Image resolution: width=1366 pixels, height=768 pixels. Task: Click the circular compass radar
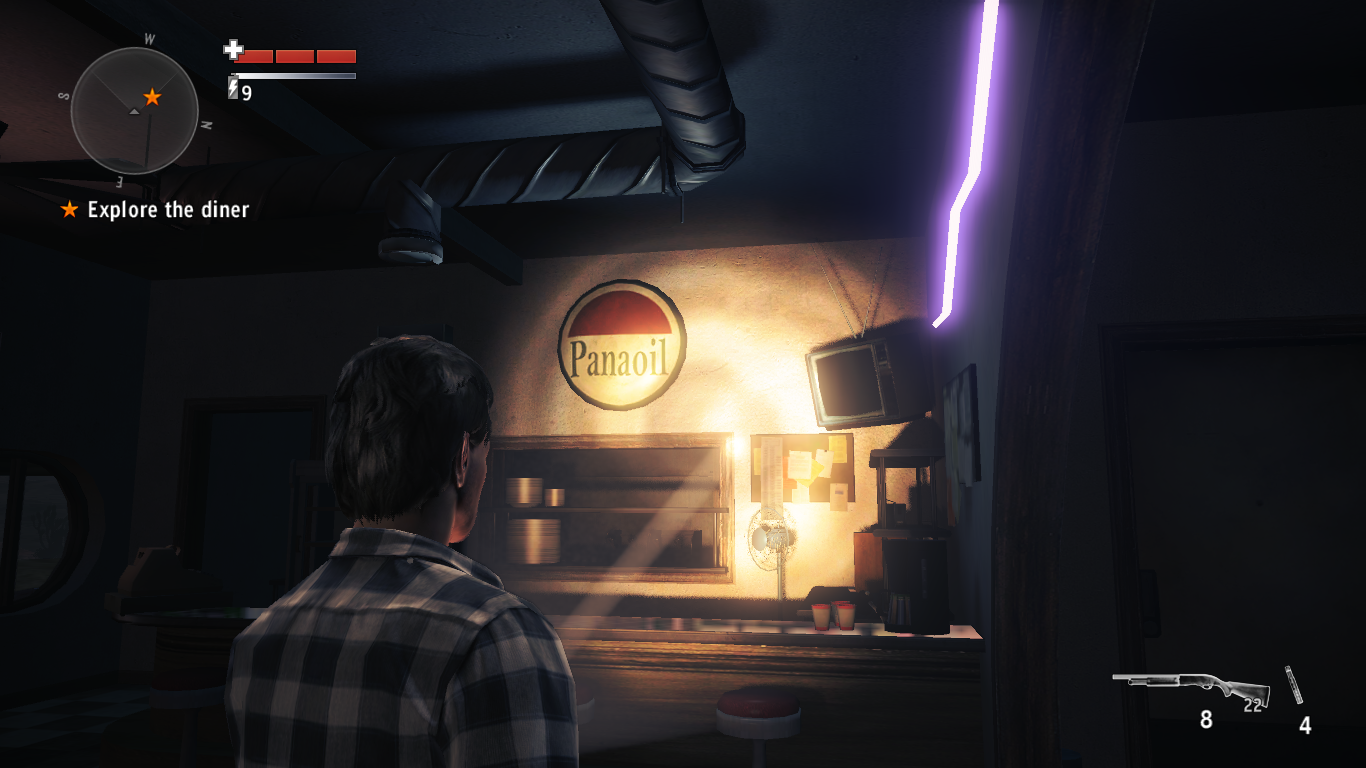point(135,111)
